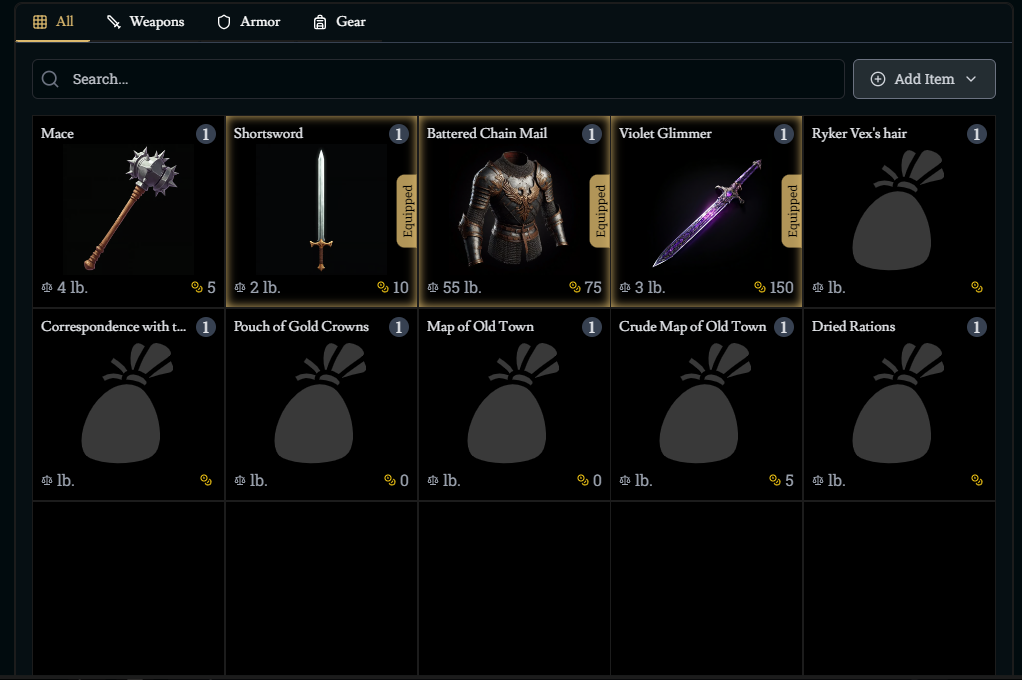Switch to the All inventory tab

tap(54, 22)
